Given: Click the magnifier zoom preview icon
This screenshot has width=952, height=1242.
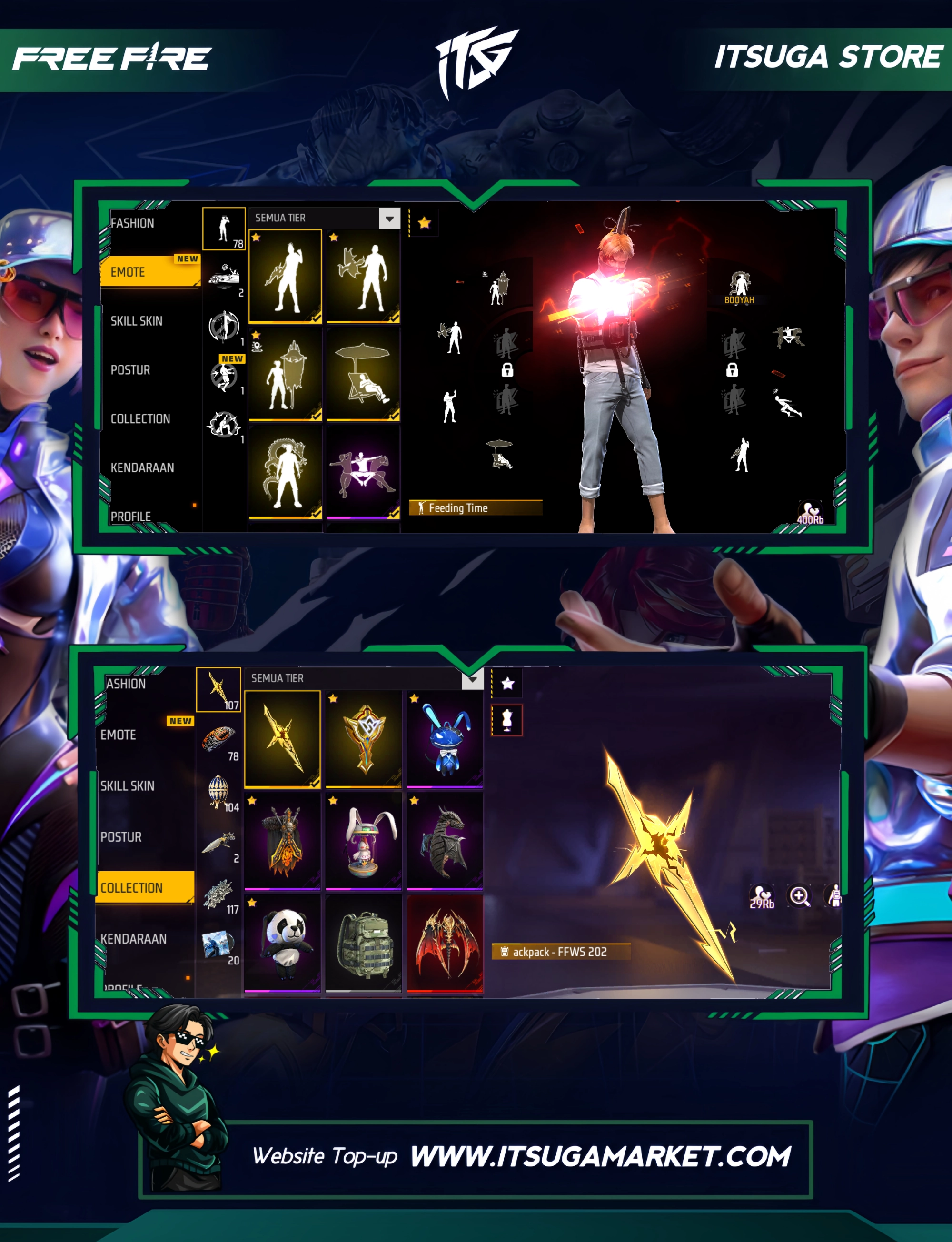Looking at the screenshot, I should [799, 896].
